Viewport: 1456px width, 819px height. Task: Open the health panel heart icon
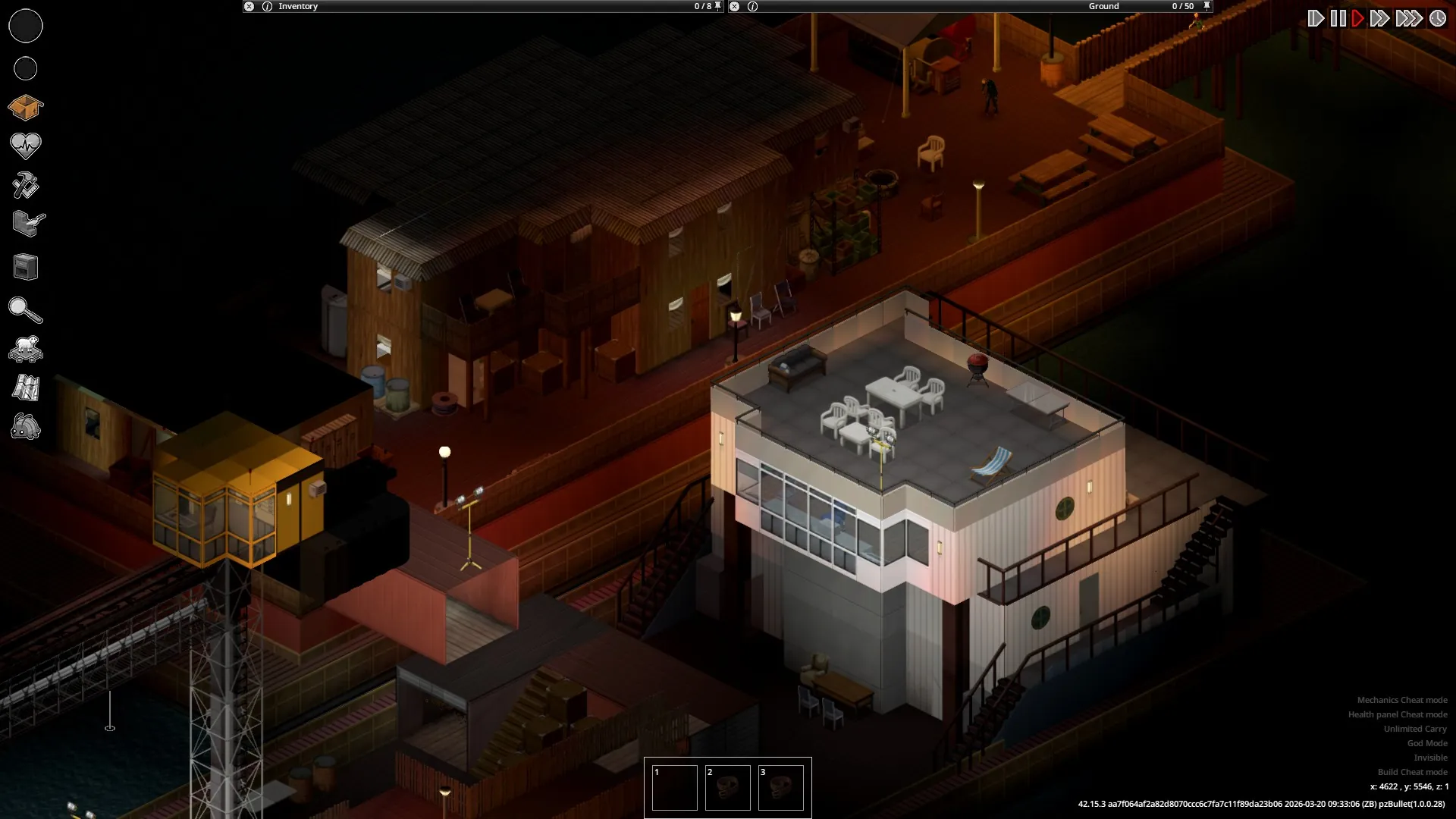(x=26, y=146)
